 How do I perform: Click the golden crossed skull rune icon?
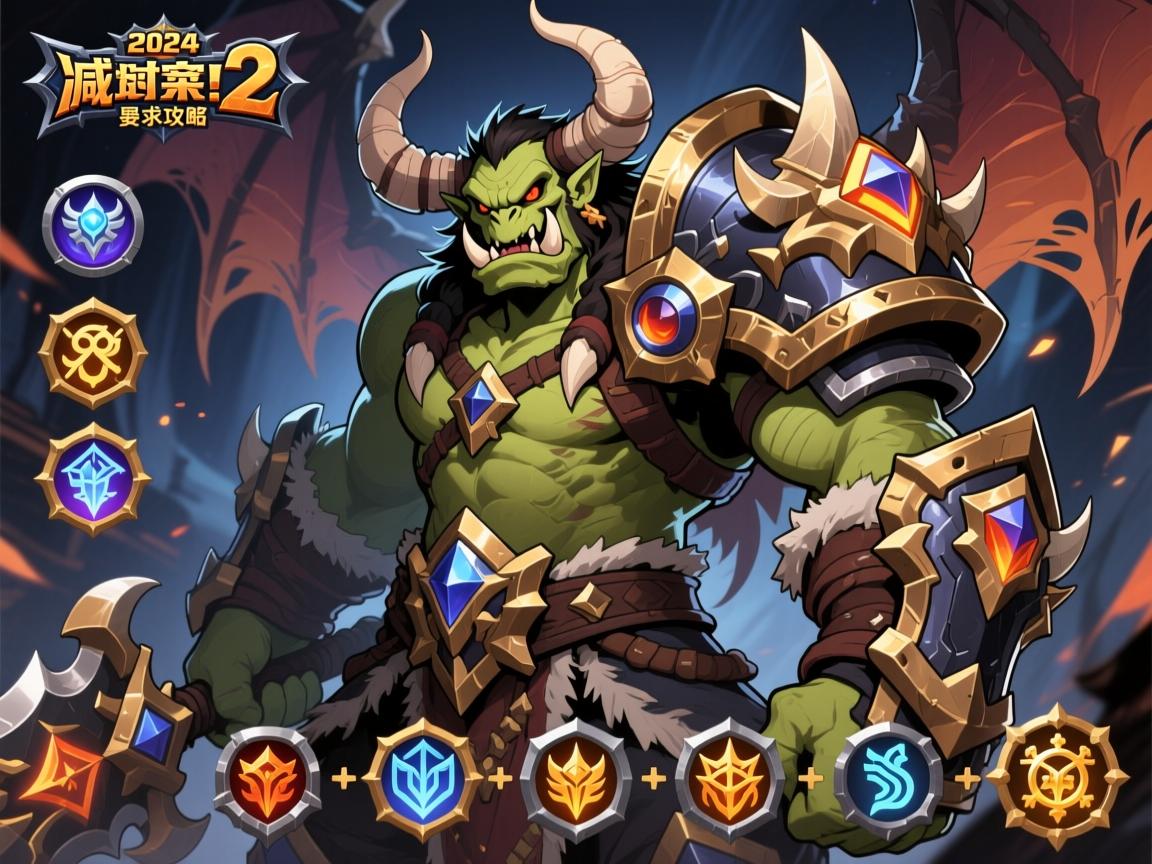coord(93,352)
